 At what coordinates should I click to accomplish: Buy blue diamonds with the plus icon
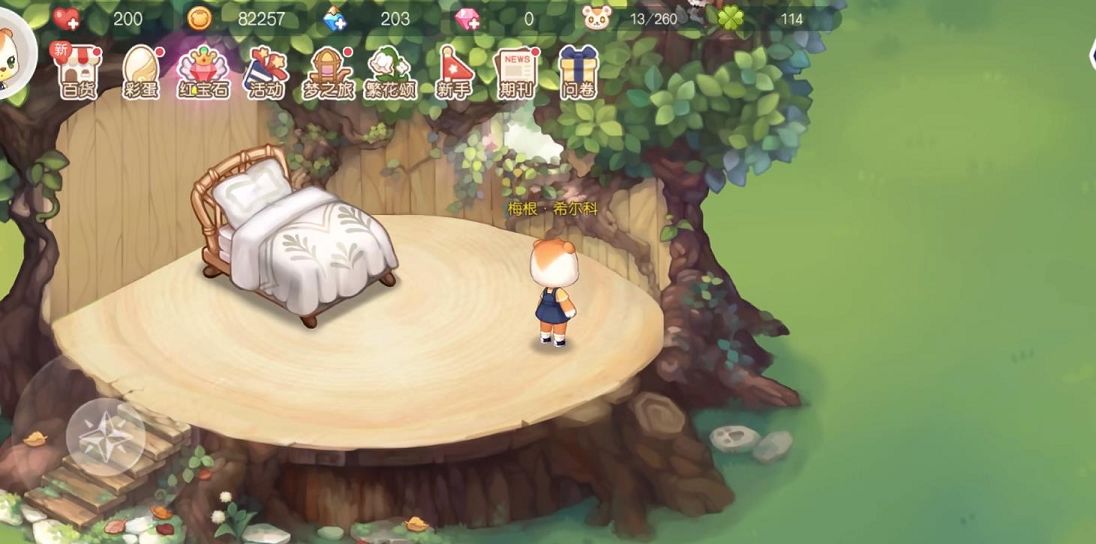tap(335, 18)
